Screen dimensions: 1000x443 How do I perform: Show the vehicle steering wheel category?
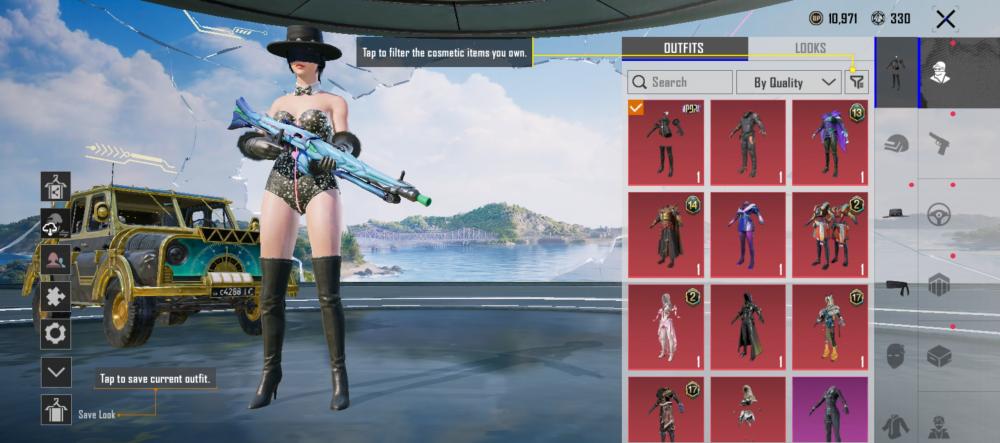[x=939, y=214]
